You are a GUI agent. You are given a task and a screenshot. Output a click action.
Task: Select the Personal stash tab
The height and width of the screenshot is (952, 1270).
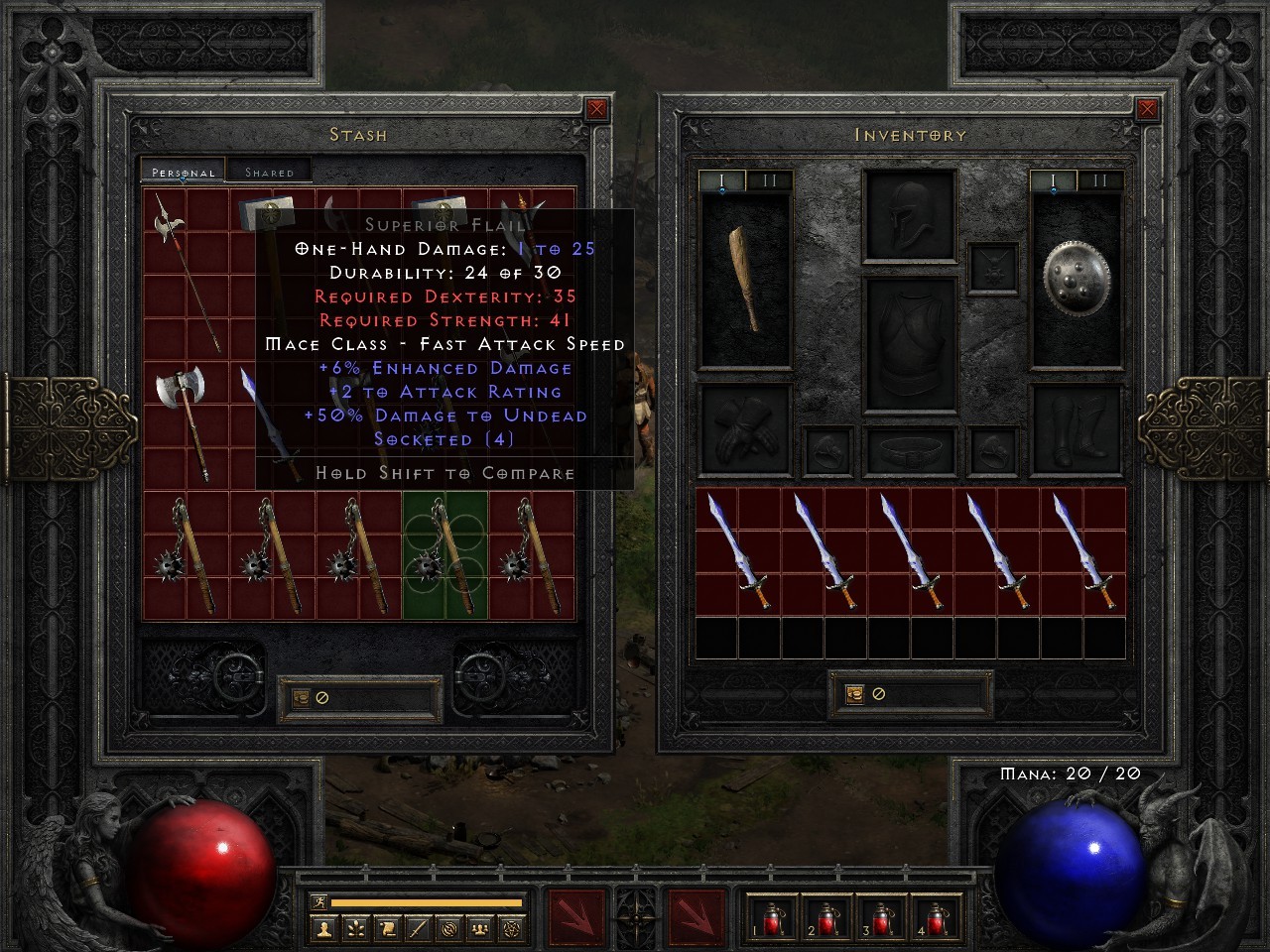click(x=183, y=171)
